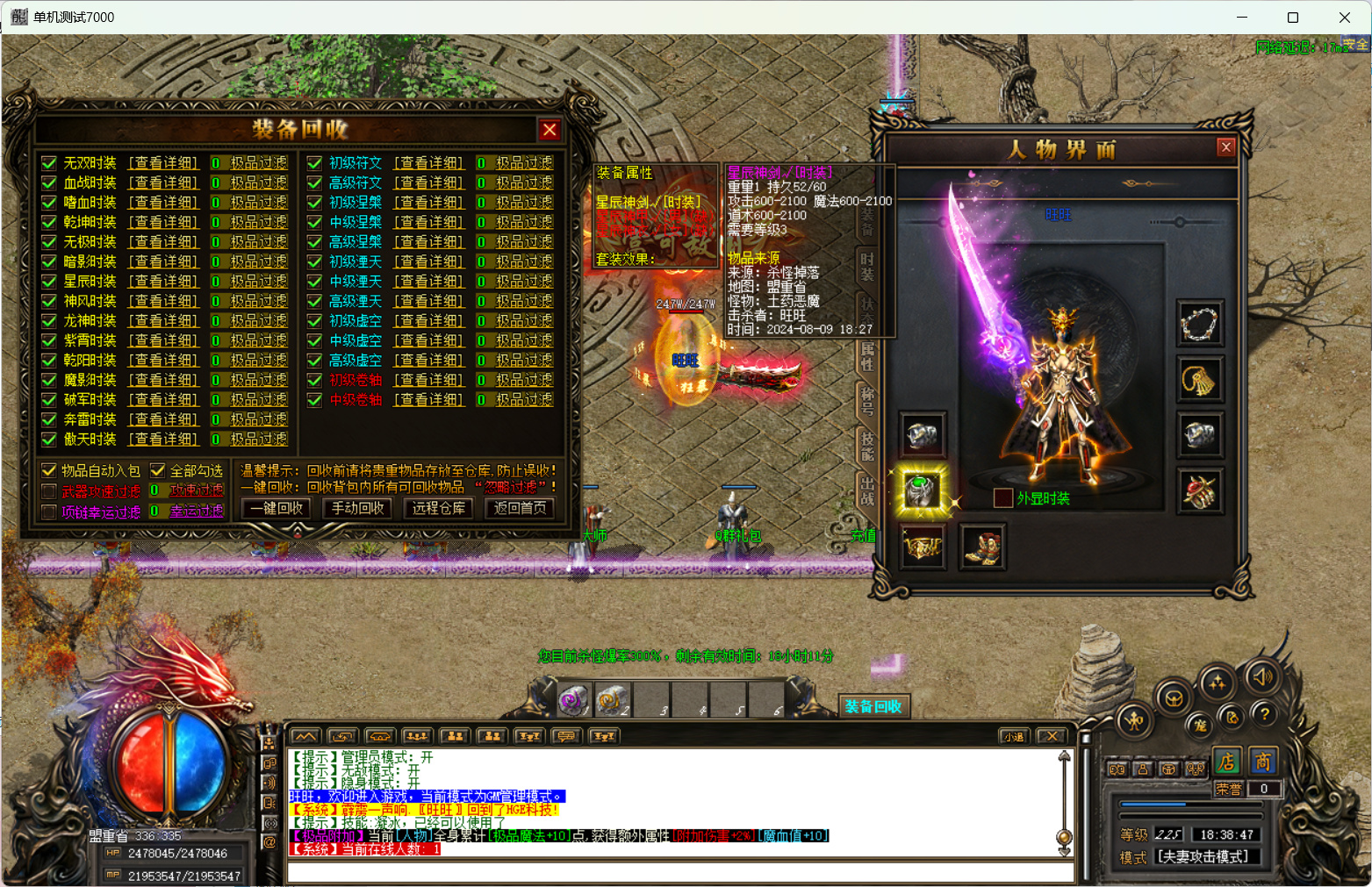This screenshot has height=887, width=1372.
Task: Select the boots equipment slot
Action: point(982,547)
